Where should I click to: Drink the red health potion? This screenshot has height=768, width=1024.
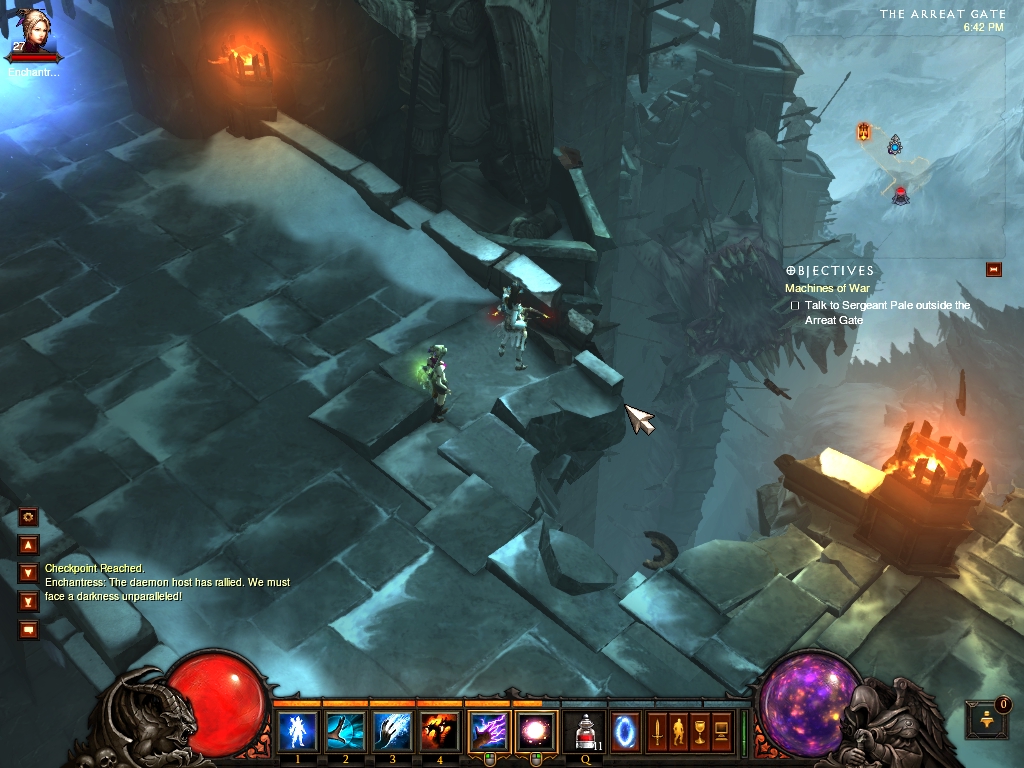[x=585, y=731]
